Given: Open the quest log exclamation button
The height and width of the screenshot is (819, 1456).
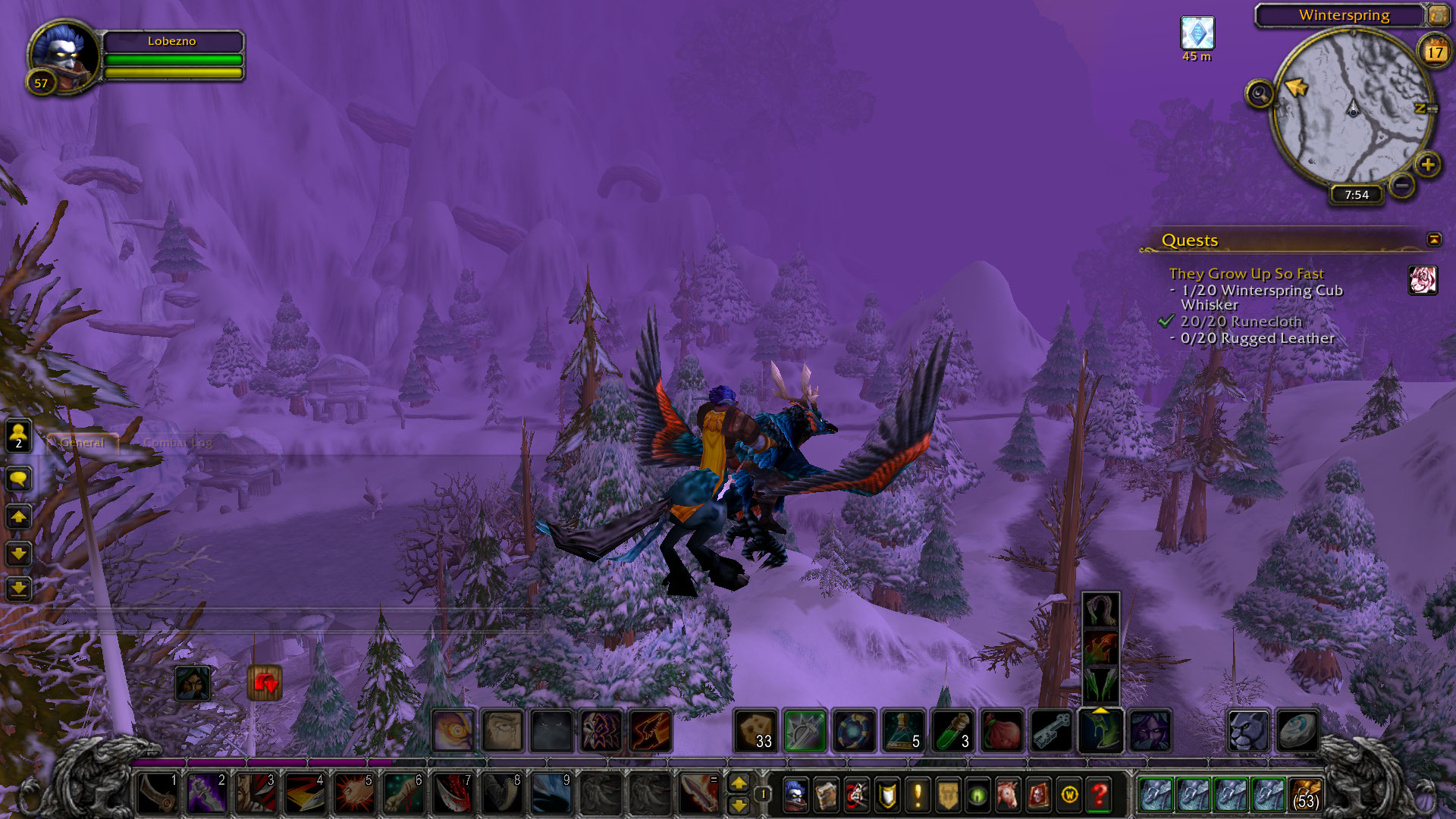Looking at the screenshot, I should click(918, 795).
